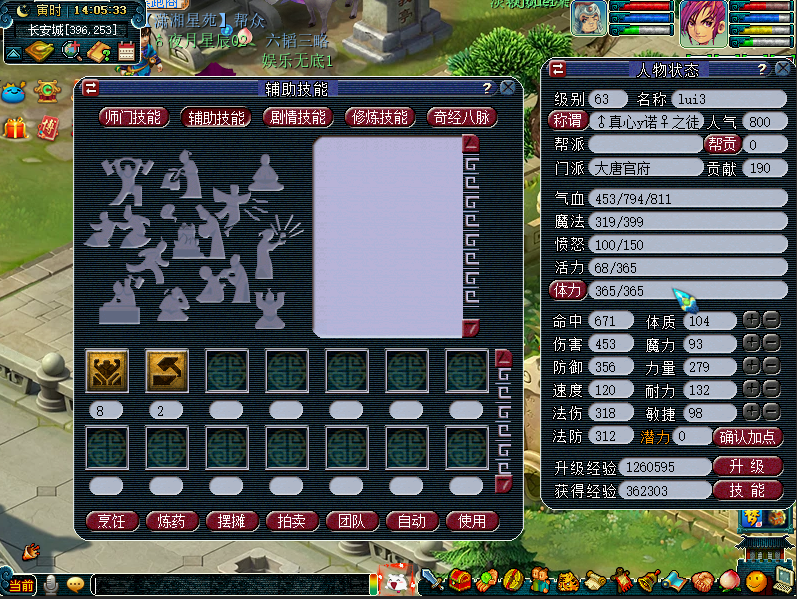Close the 辅助技能 window
This screenshot has width=797, height=599.
click(507, 88)
